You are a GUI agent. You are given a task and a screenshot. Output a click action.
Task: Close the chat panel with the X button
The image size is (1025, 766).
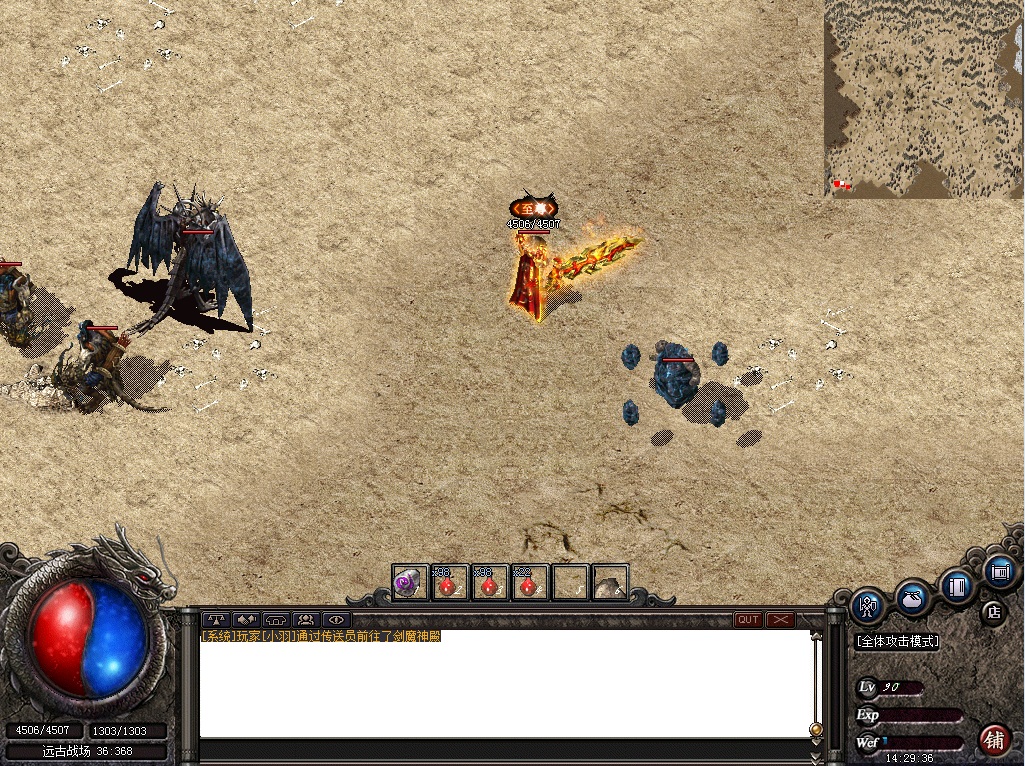tap(780, 620)
